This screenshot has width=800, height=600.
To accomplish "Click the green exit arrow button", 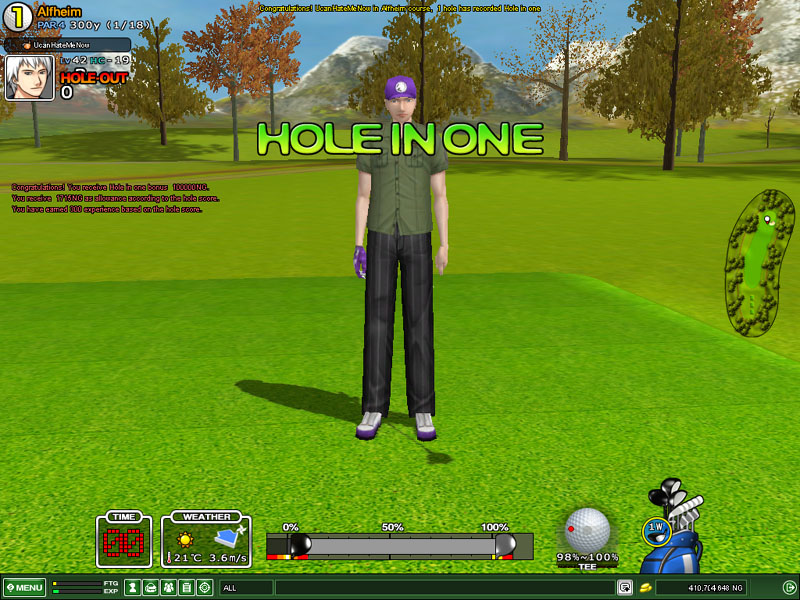I will point(788,587).
